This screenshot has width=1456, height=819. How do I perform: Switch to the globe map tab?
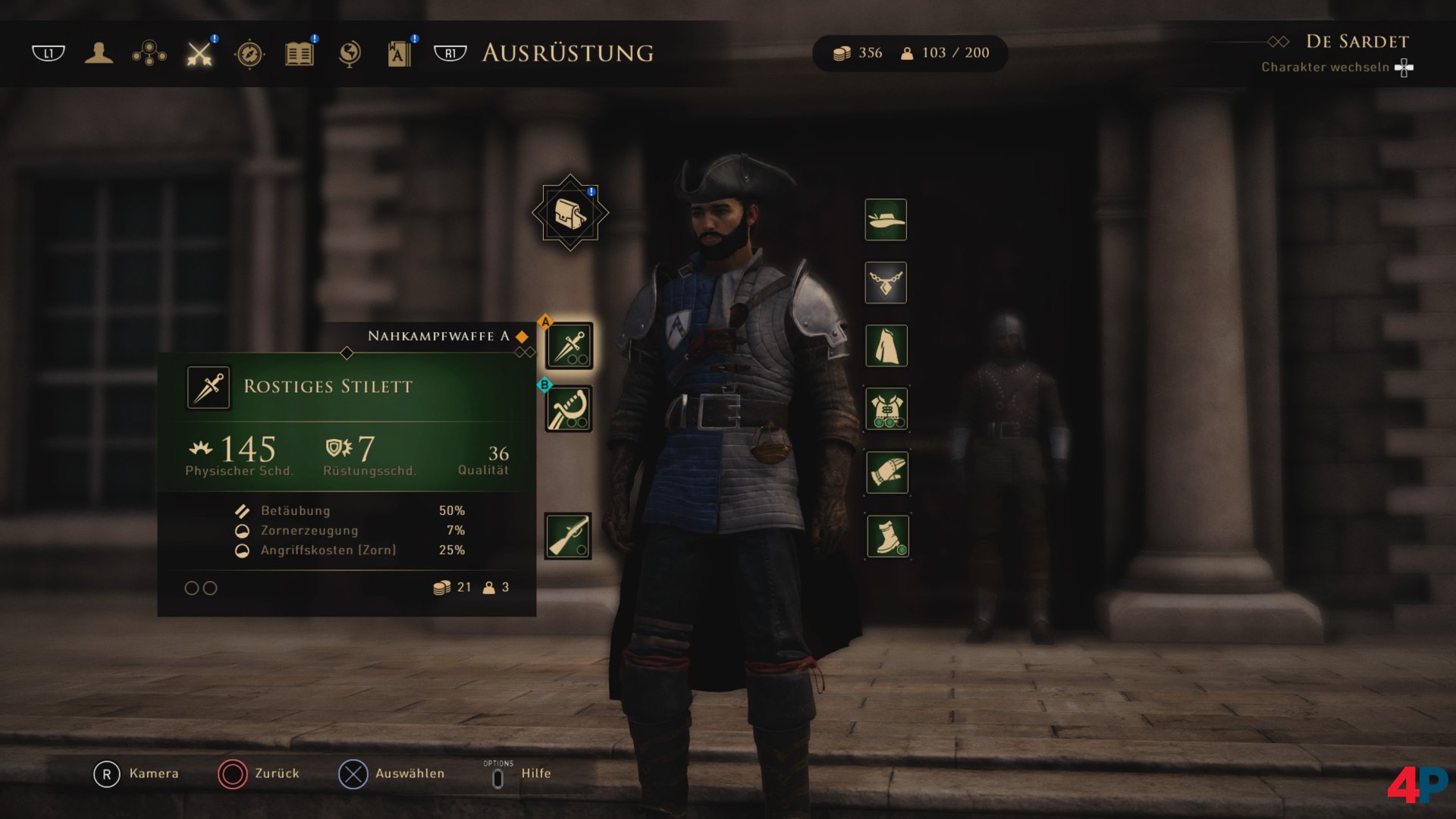350,54
